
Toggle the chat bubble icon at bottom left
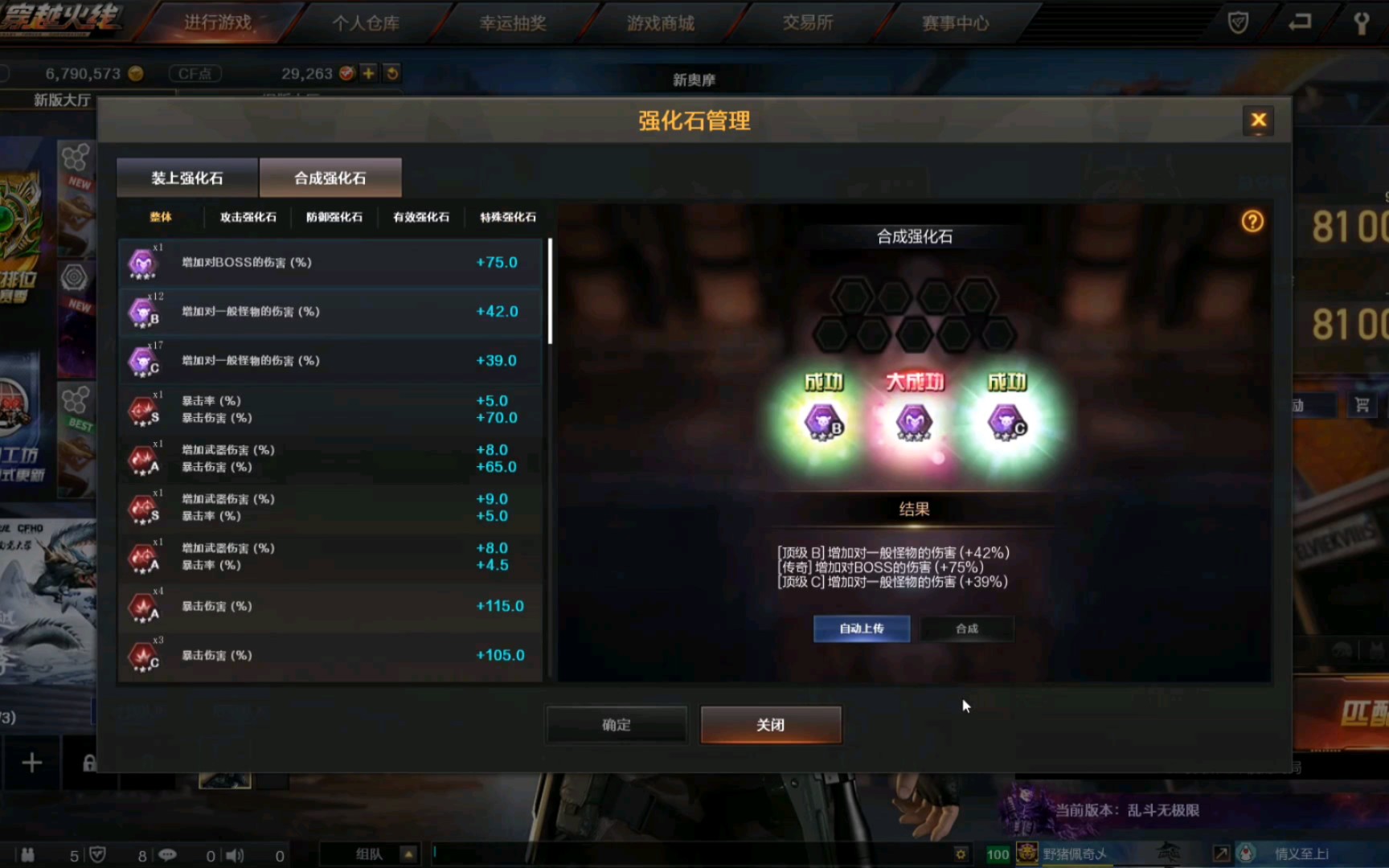point(166,854)
